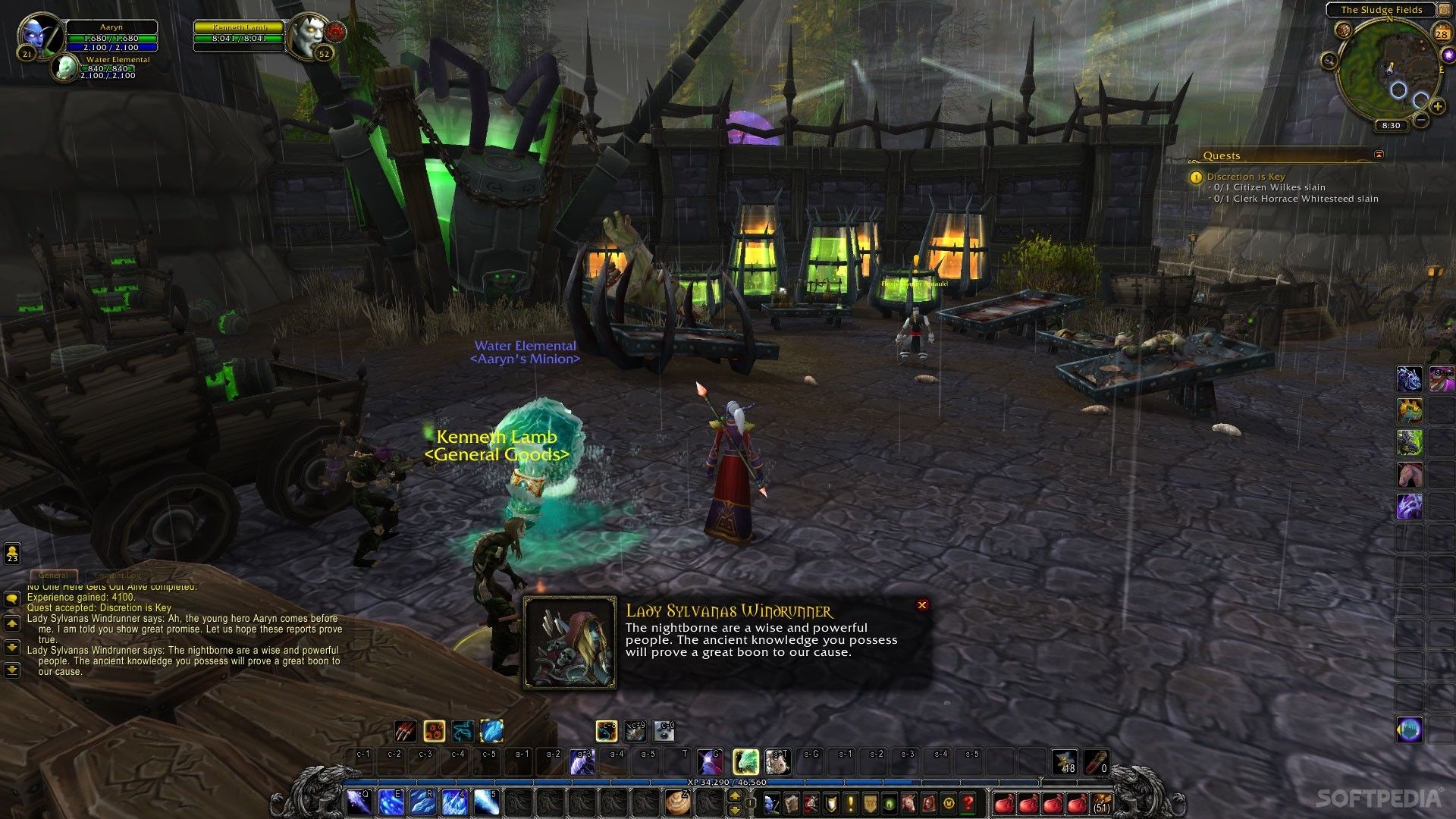This screenshot has width=1456, height=819.
Task: Collapse the Quests objective tracker
Action: click(x=1377, y=154)
